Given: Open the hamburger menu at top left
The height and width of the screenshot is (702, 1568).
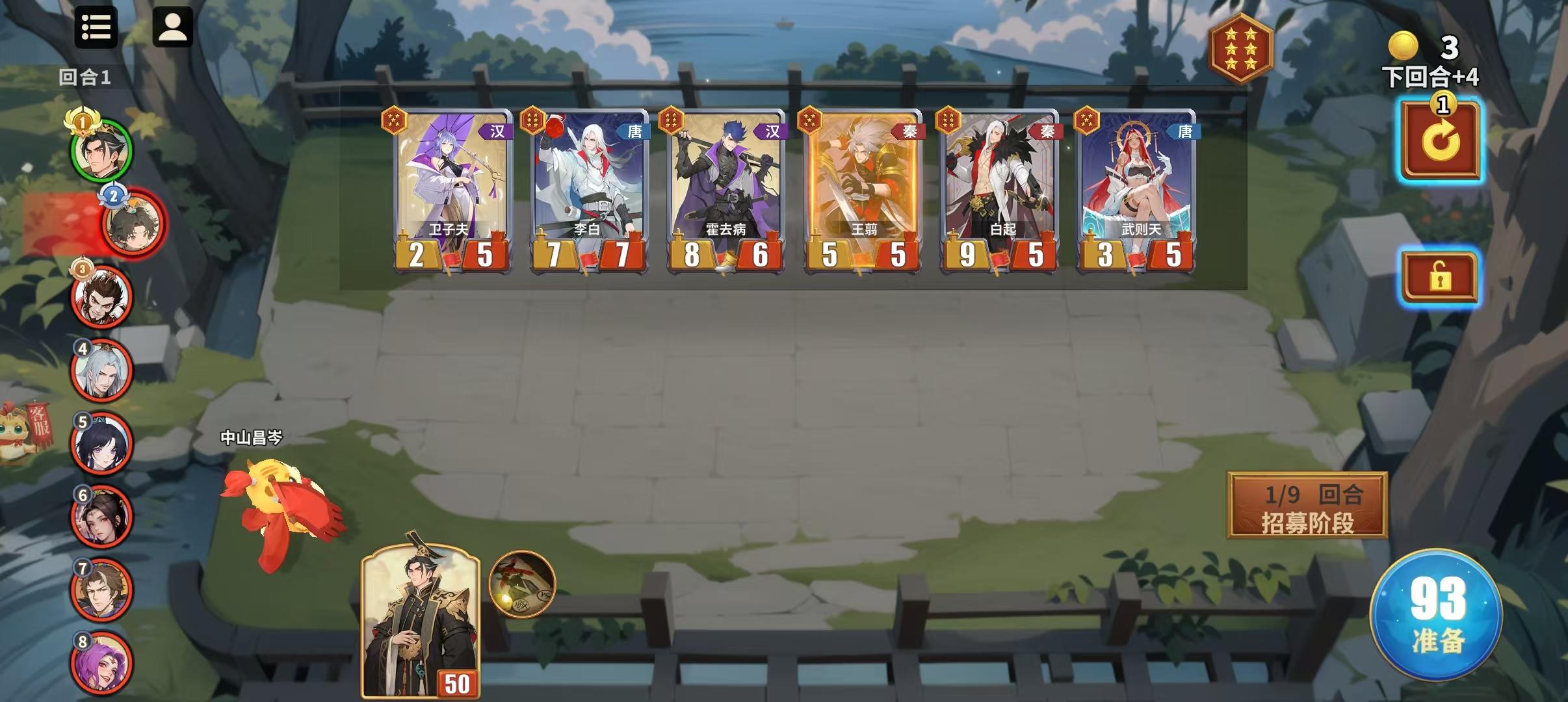Looking at the screenshot, I should (96, 27).
